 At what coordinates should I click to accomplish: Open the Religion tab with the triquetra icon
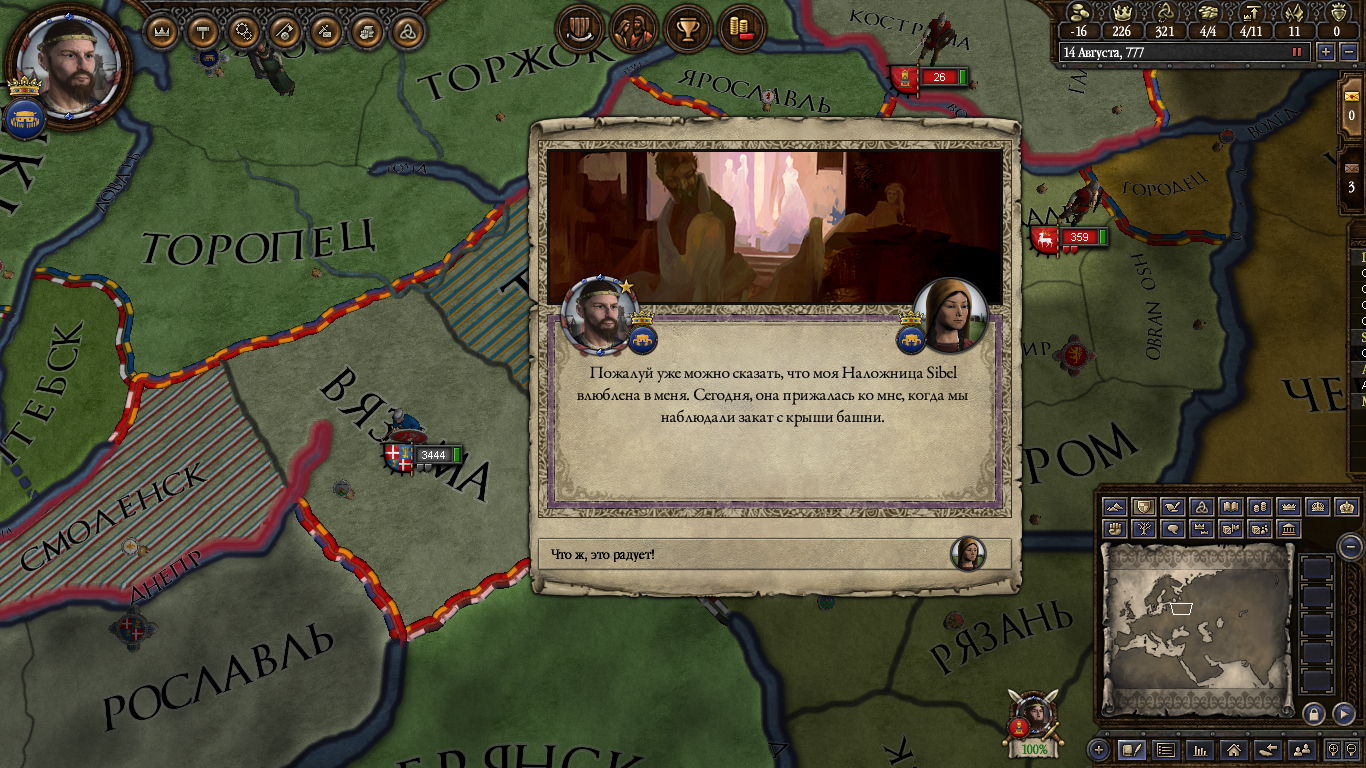[x=407, y=32]
